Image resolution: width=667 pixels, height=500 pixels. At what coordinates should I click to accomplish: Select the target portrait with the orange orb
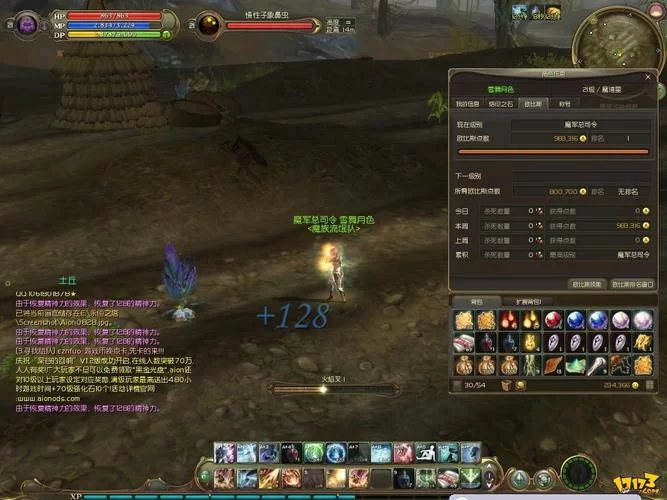(210, 23)
